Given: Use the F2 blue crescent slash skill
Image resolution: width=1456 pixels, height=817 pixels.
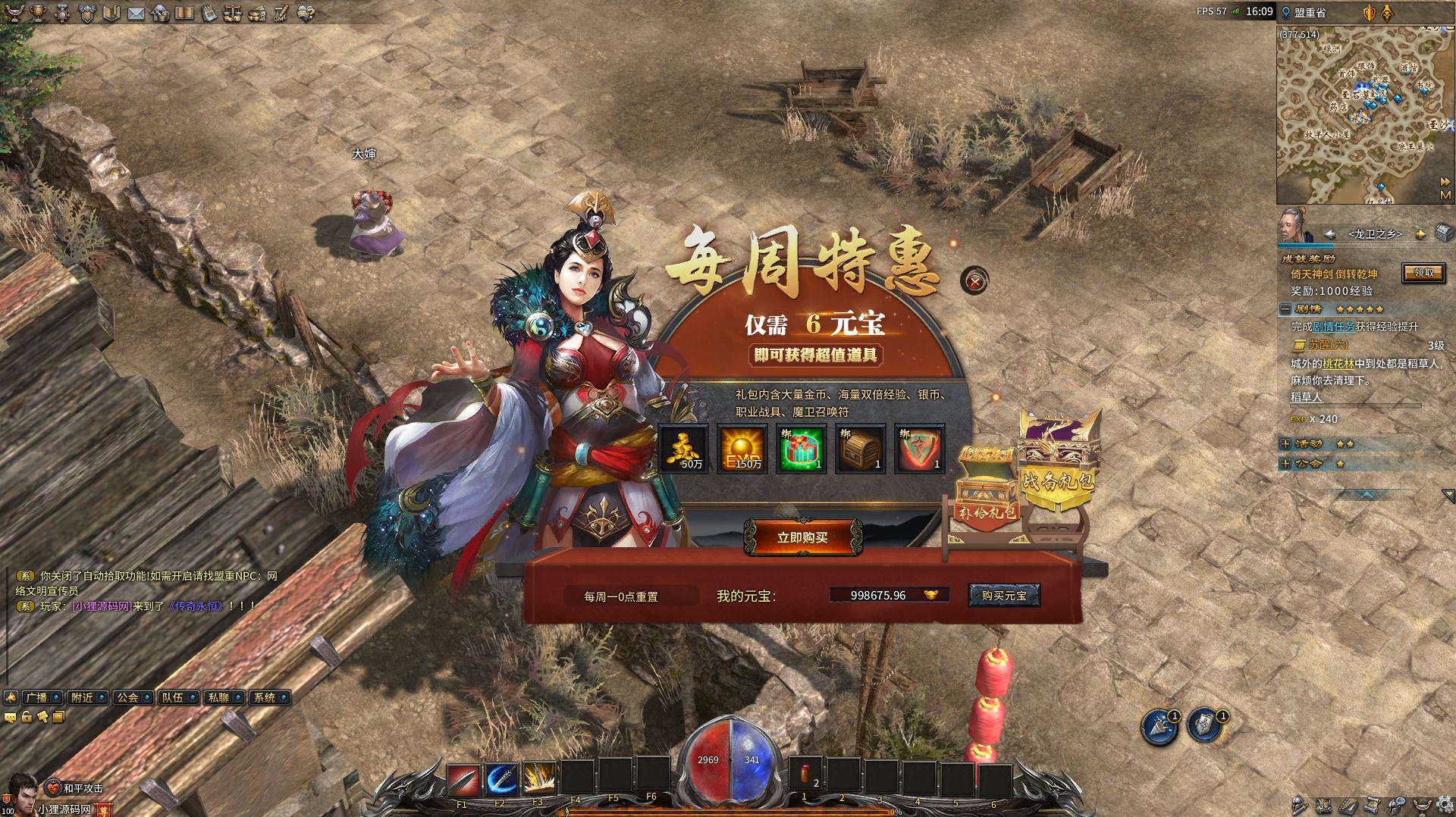Looking at the screenshot, I should coord(500,778).
